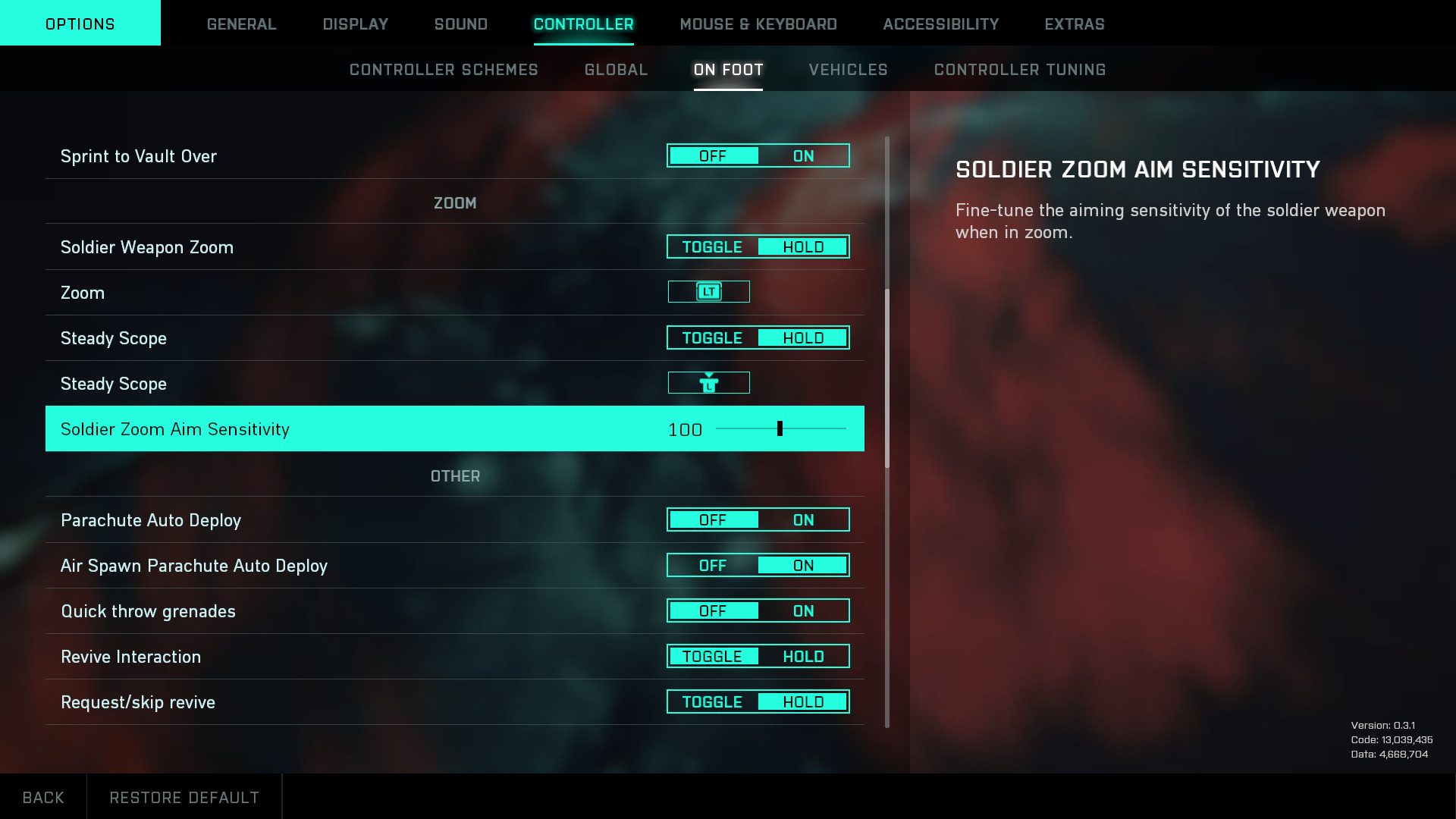Open the Controller Tuning sub-tab
Image resolution: width=1456 pixels, height=819 pixels.
pyautogui.click(x=1019, y=70)
